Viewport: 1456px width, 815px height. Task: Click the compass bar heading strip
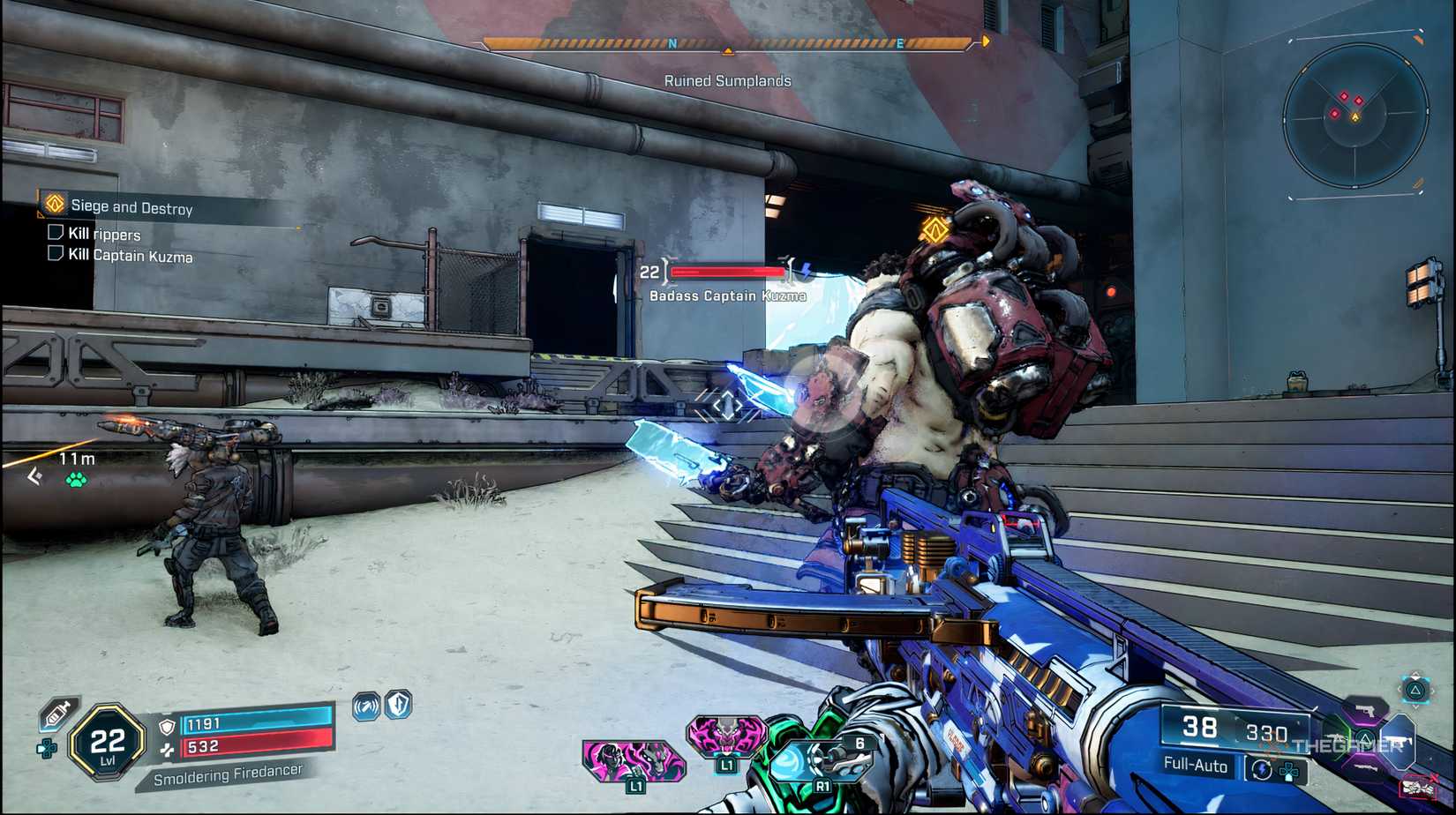[x=727, y=43]
